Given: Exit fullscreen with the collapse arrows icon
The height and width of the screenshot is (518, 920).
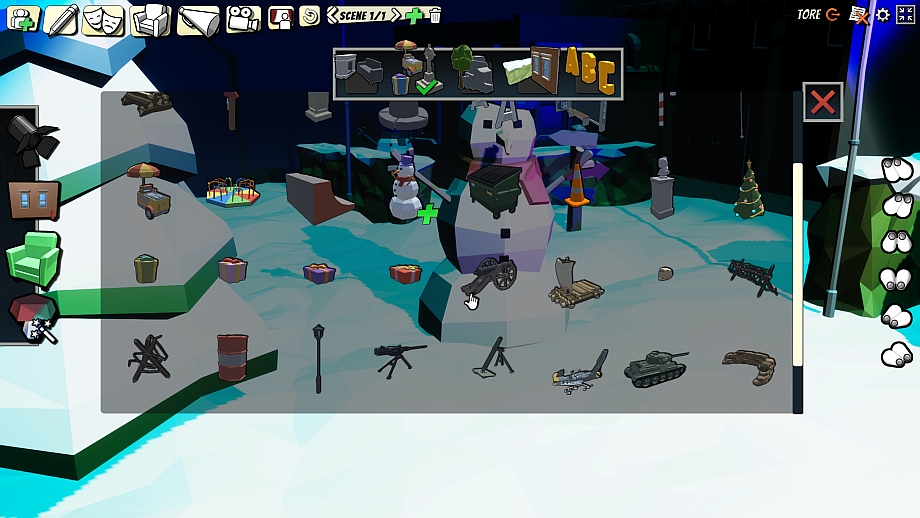Looking at the screenshot, I should coord(906,14).
